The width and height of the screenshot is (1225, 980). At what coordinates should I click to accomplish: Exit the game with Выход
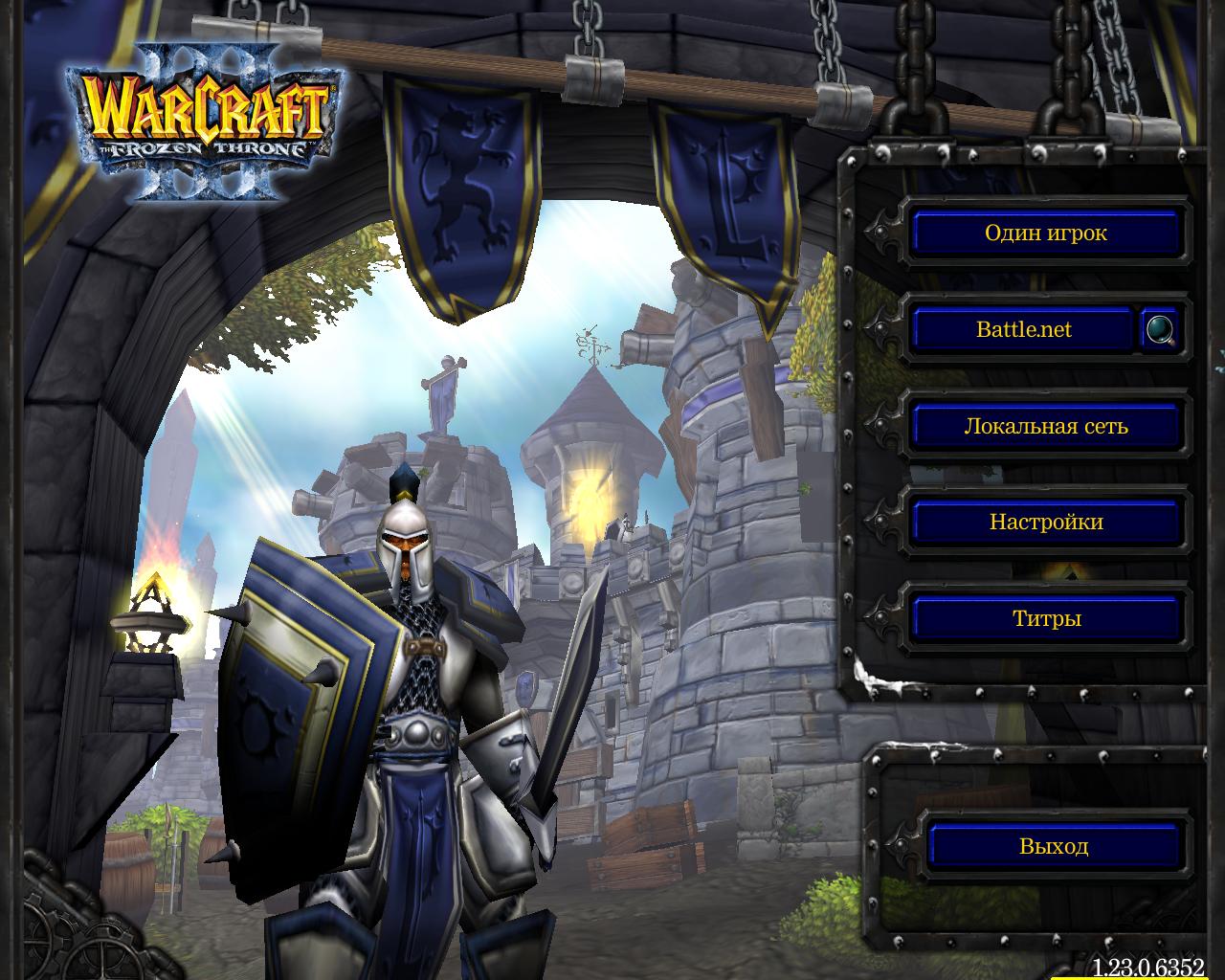coord(1053,846)
